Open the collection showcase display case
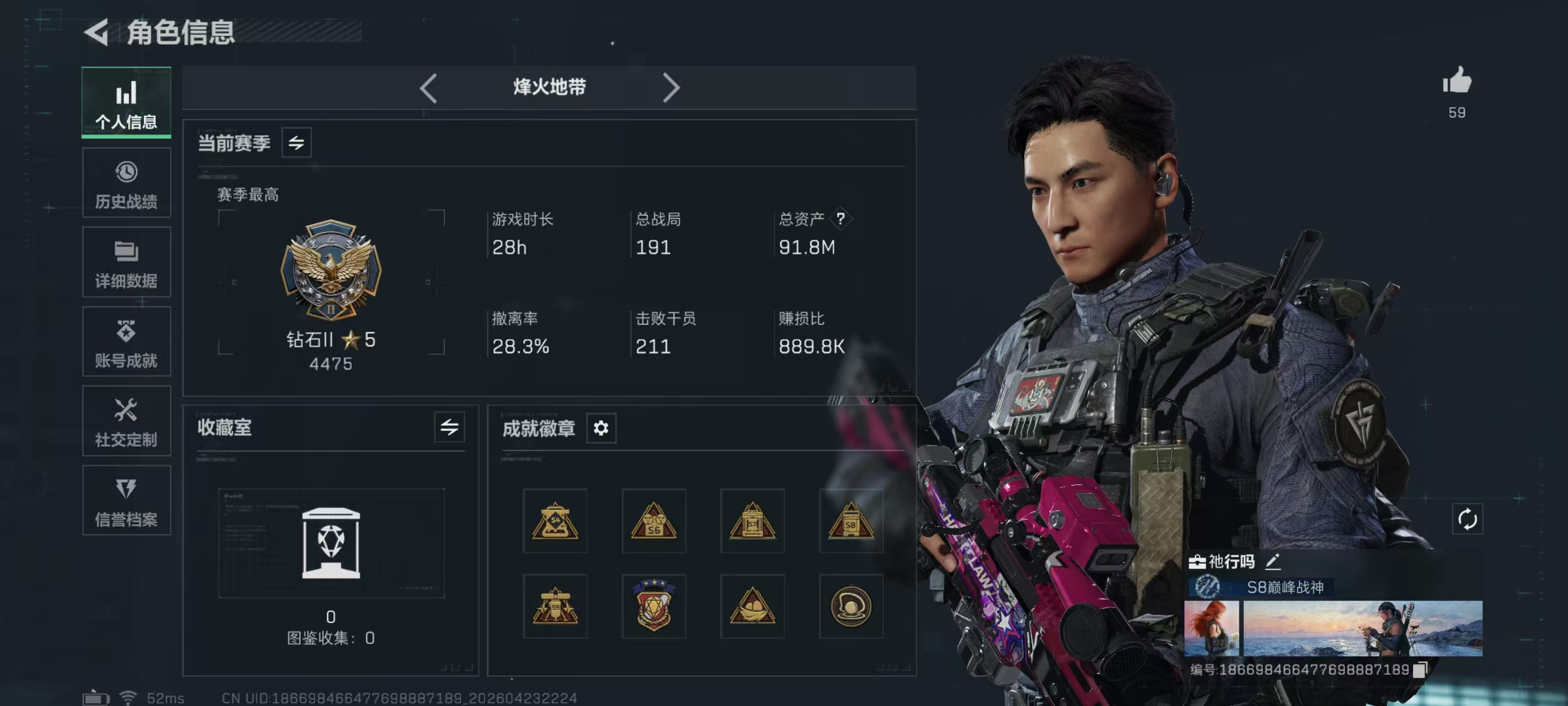1568x706 pixels. coord(331,543)
